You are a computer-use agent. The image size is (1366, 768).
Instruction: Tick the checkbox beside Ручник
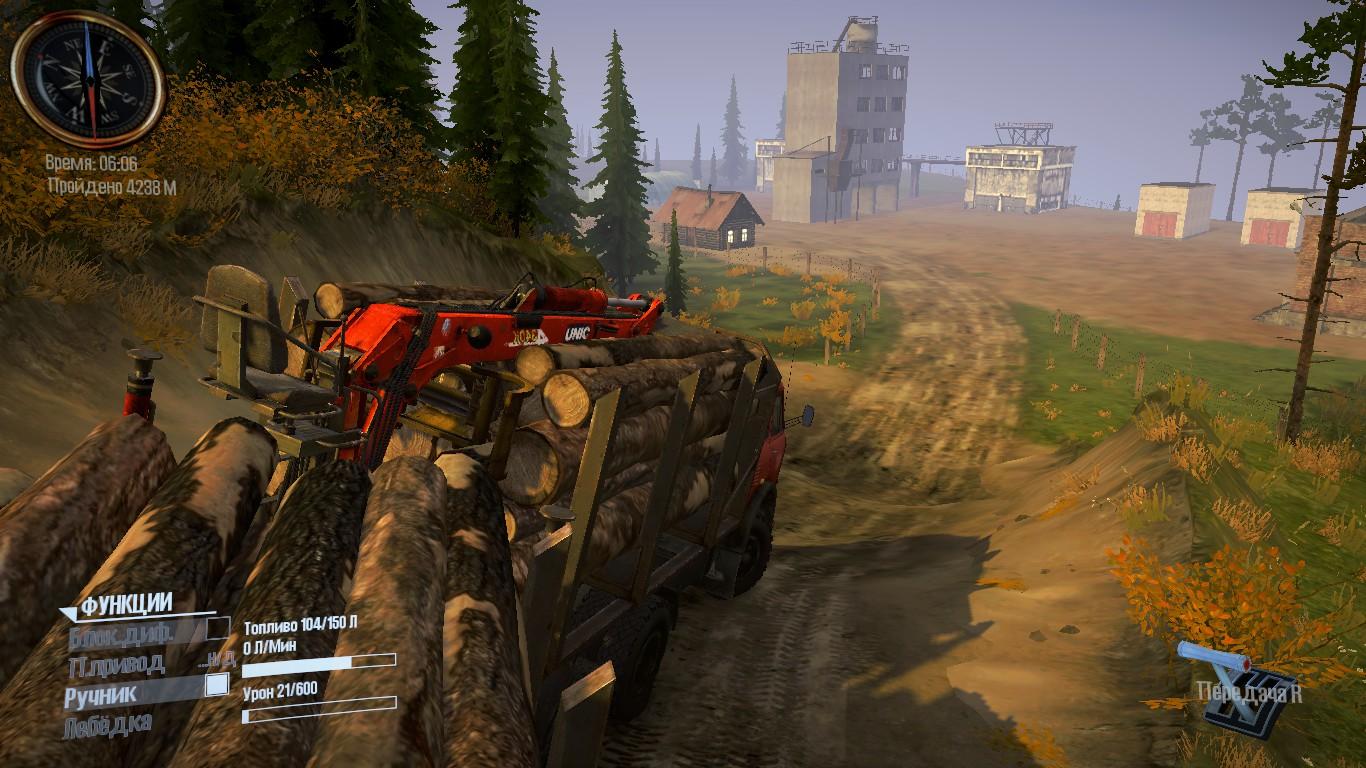point(216,685)
